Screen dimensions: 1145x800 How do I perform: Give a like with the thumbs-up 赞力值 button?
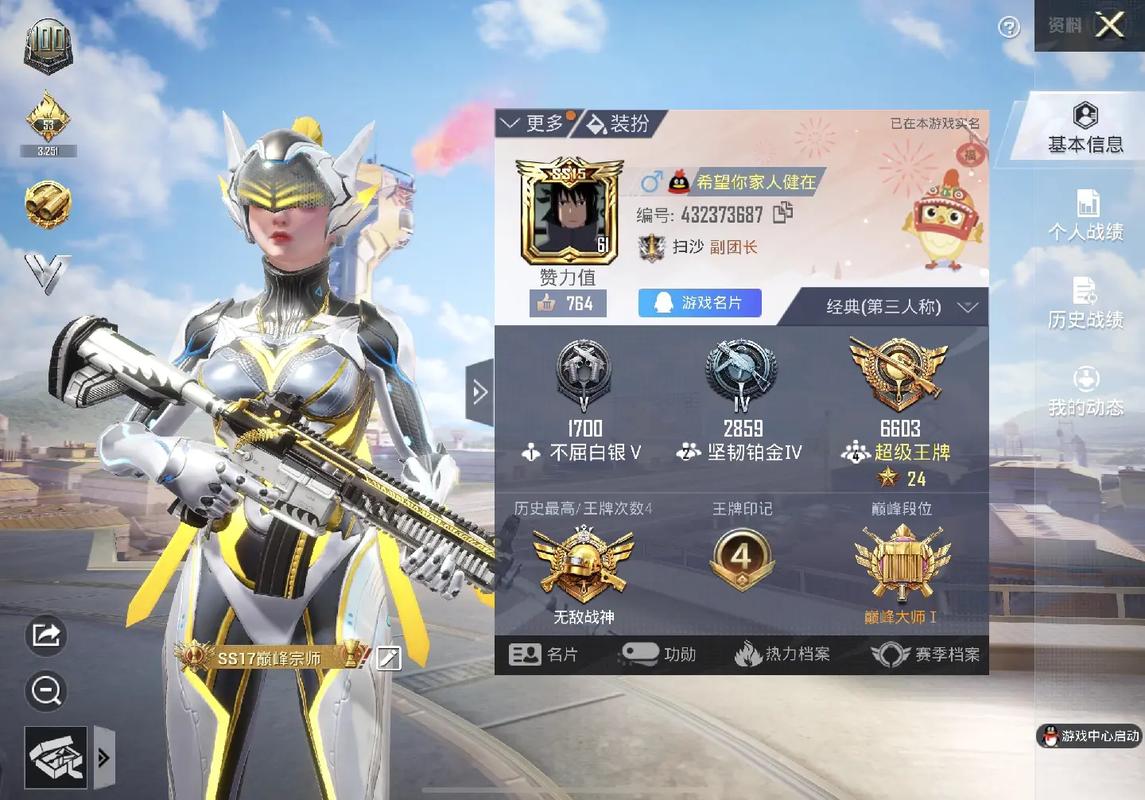click(567, 303)
